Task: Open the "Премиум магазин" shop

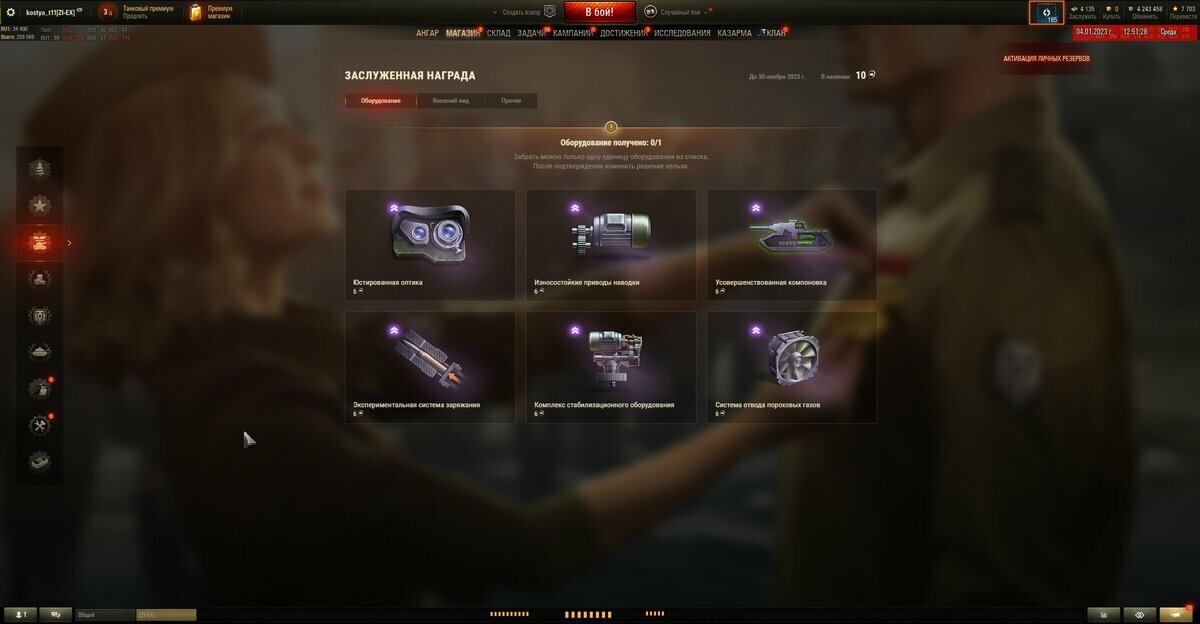Action: tap(212, 12)
